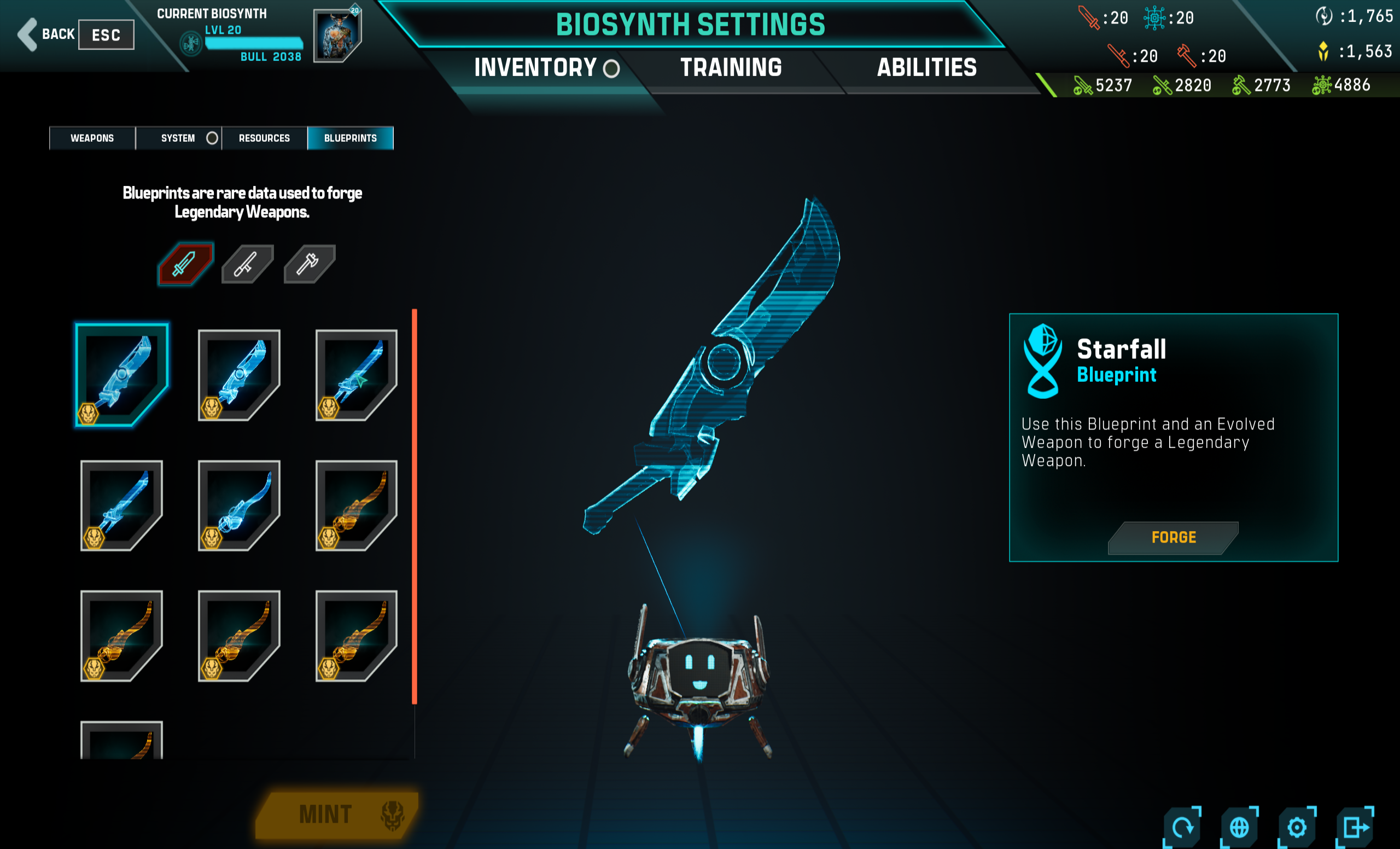The image size is (1400, 849).
Task: Open the gear settings icon
Action: tap(1297, 827)
